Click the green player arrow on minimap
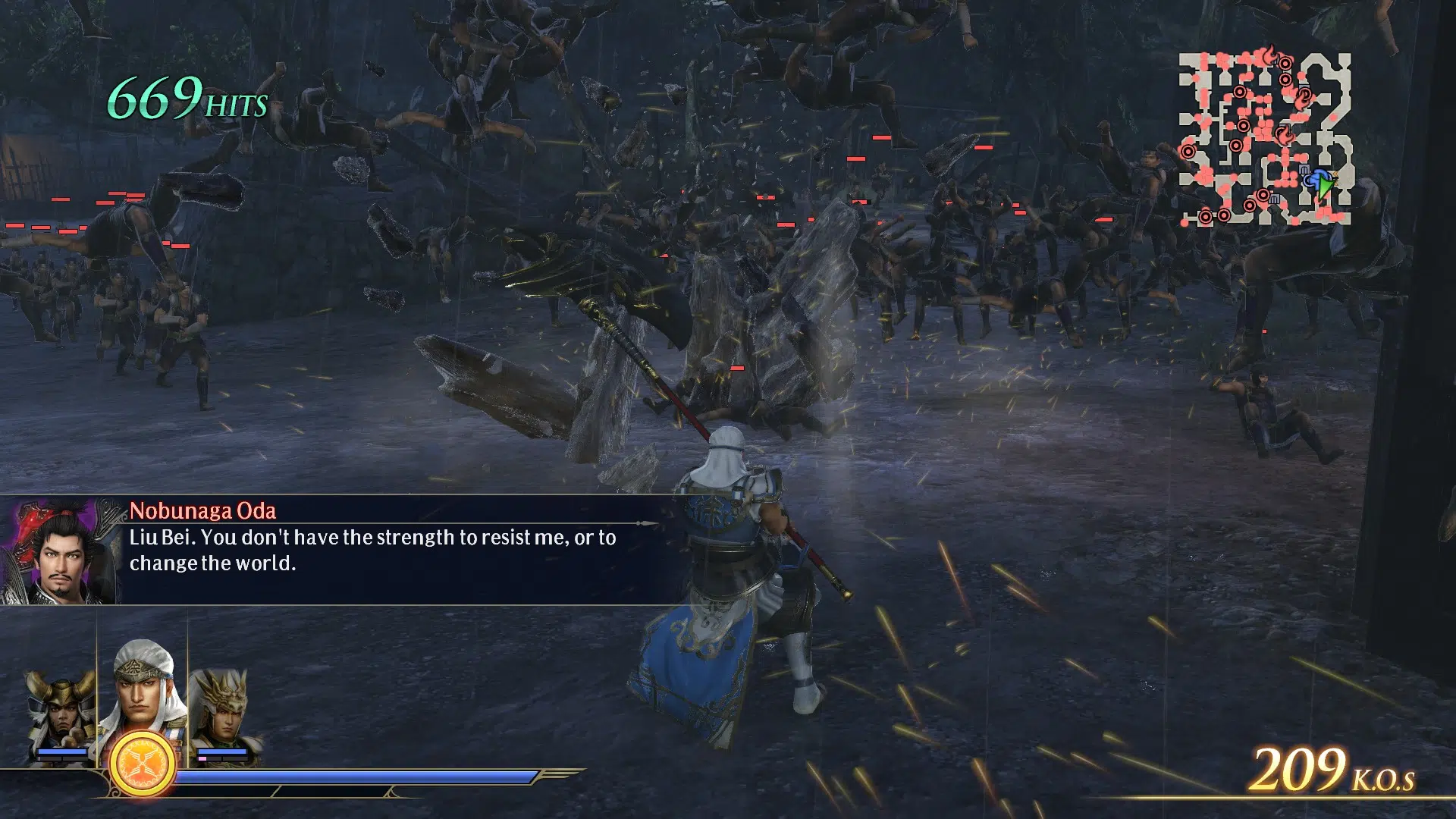 1324,184
